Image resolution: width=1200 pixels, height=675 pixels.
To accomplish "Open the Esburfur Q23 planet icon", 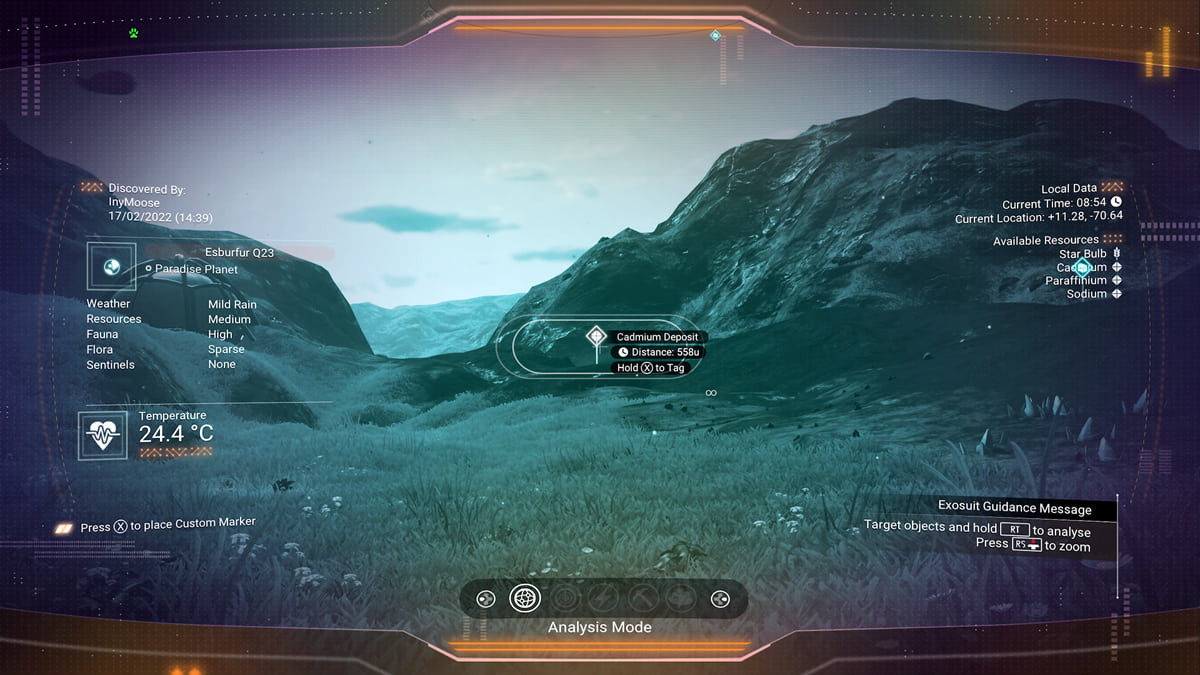I will 111,267.
